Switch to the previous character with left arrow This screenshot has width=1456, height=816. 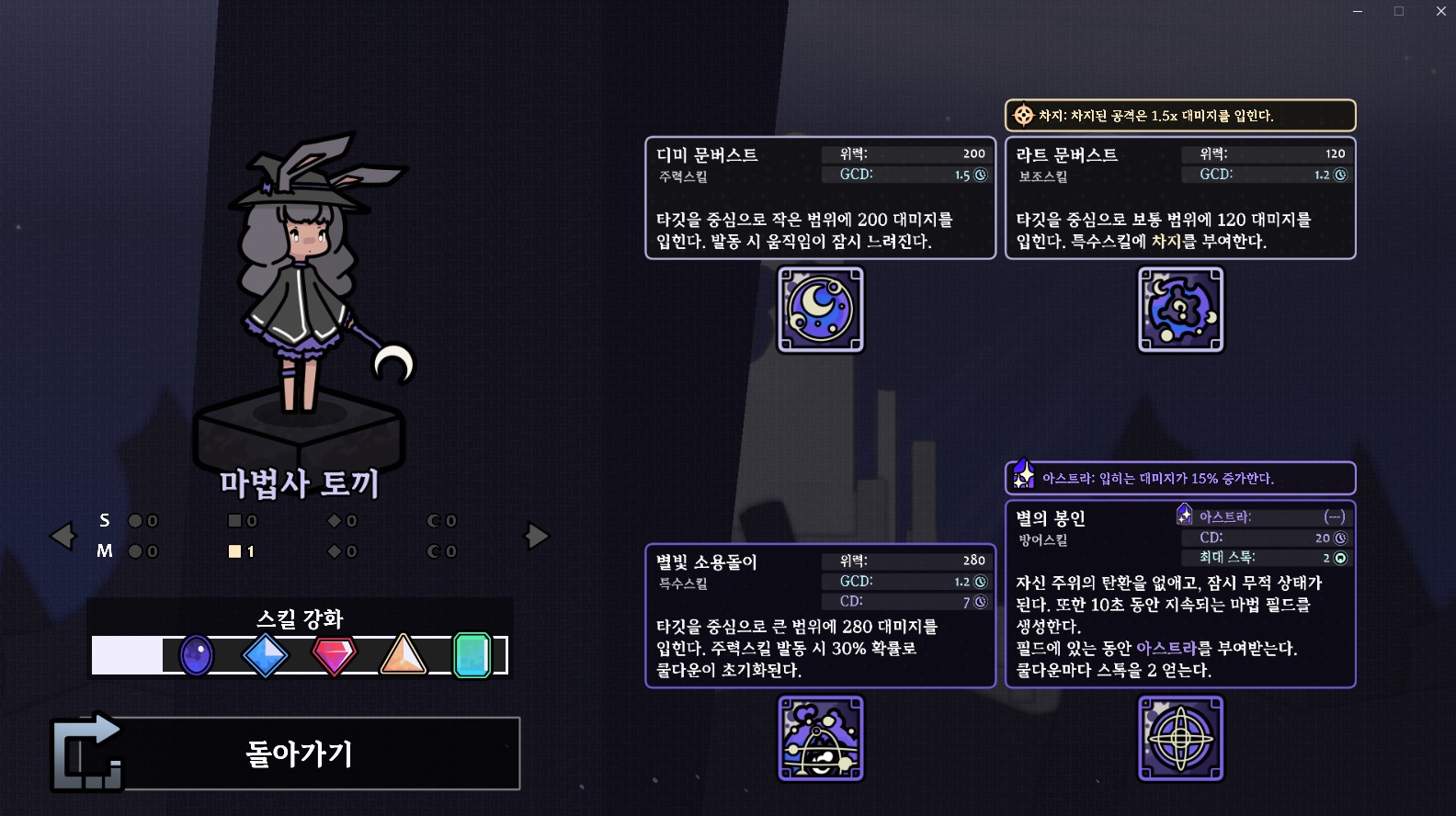[63, 536]
